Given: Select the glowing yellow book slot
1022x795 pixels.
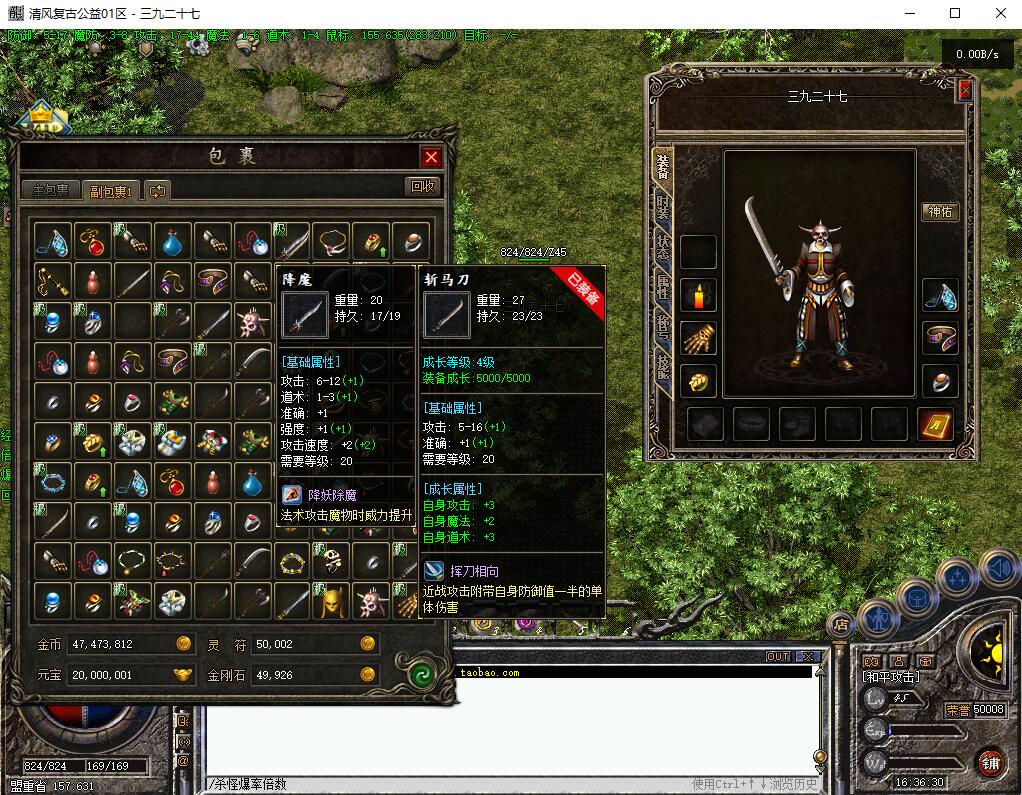Looking at the screenshot, I should pyautogui.click(x=935, y=423).
